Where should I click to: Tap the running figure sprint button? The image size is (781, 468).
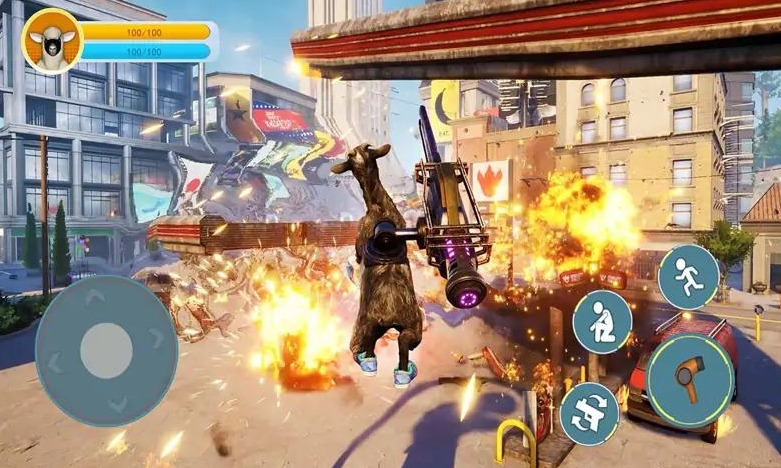[x=688, y=277]
